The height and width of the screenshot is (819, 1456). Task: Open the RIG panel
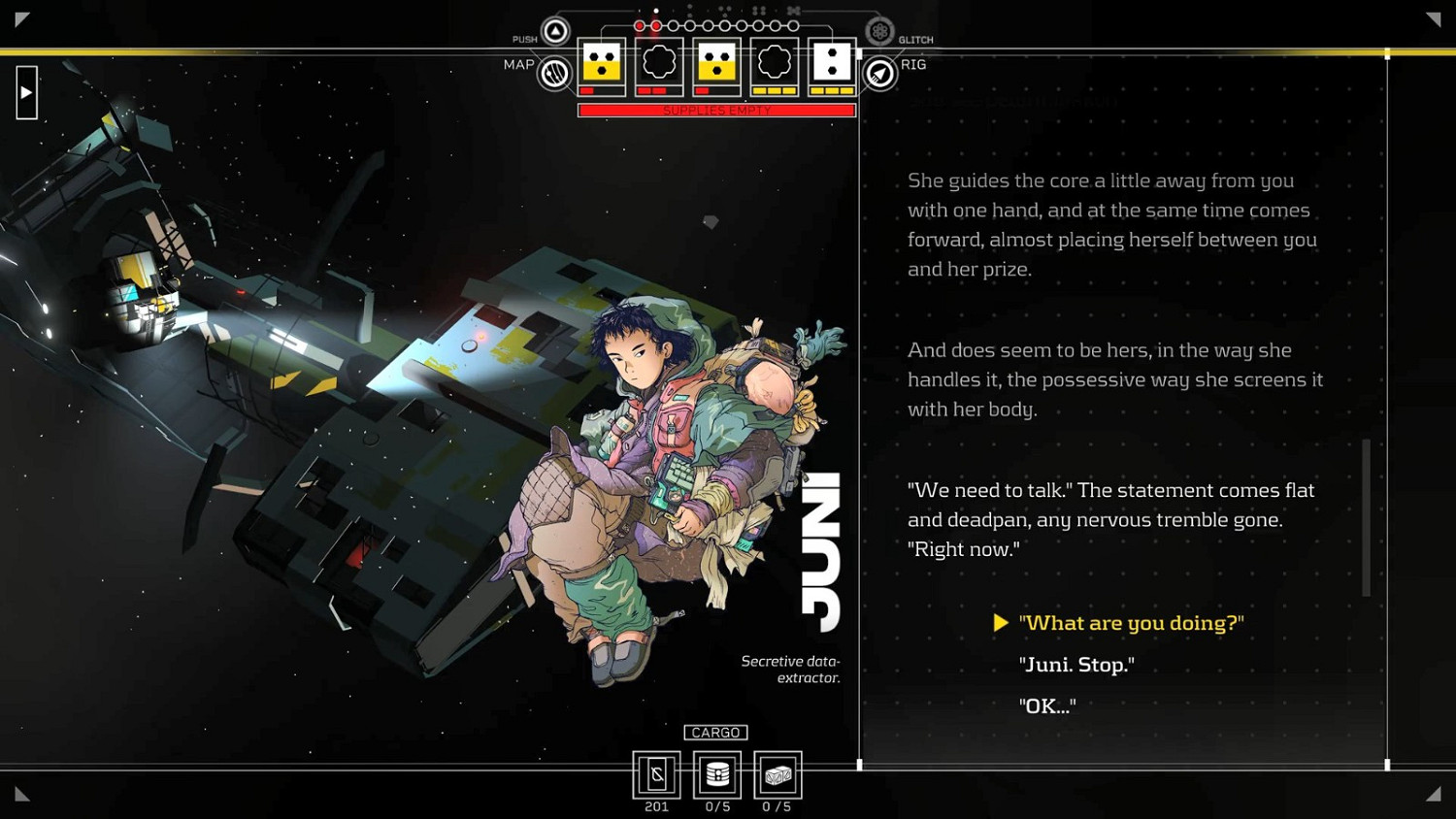878,72
